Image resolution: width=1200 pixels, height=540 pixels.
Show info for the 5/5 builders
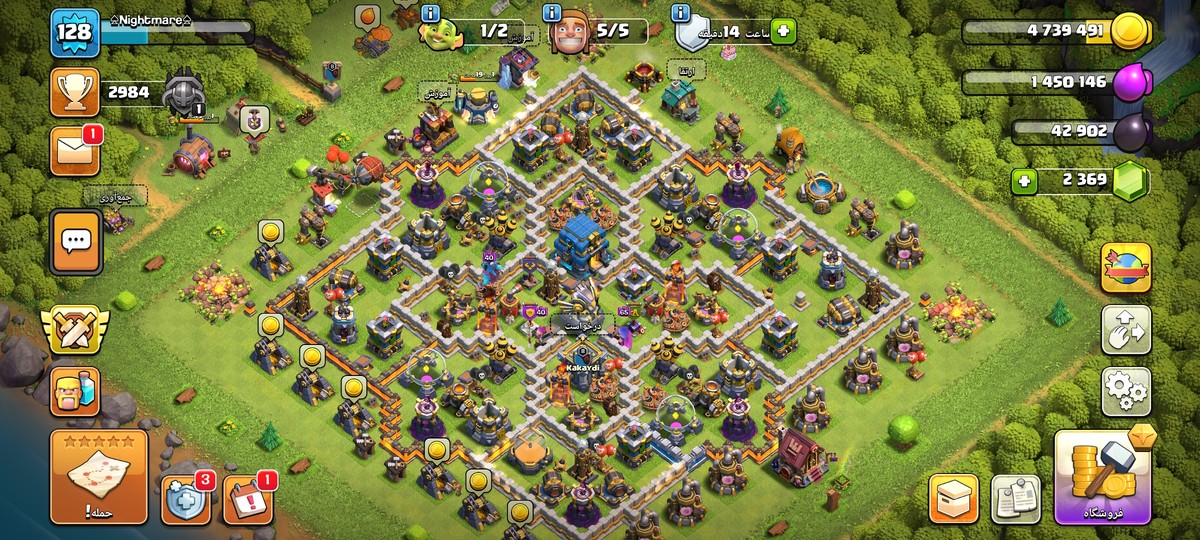pos(551,13)
